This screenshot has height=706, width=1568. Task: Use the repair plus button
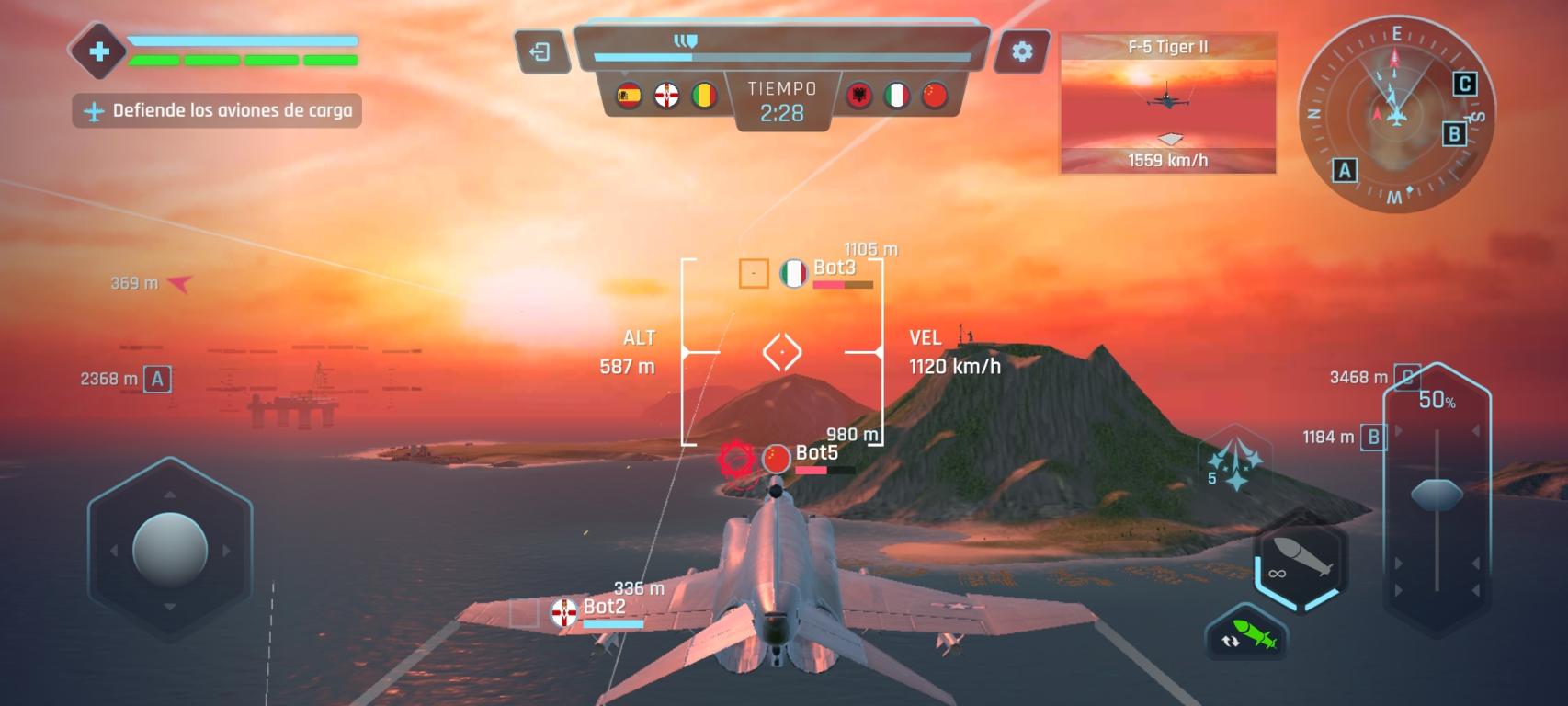pos(99,51)
